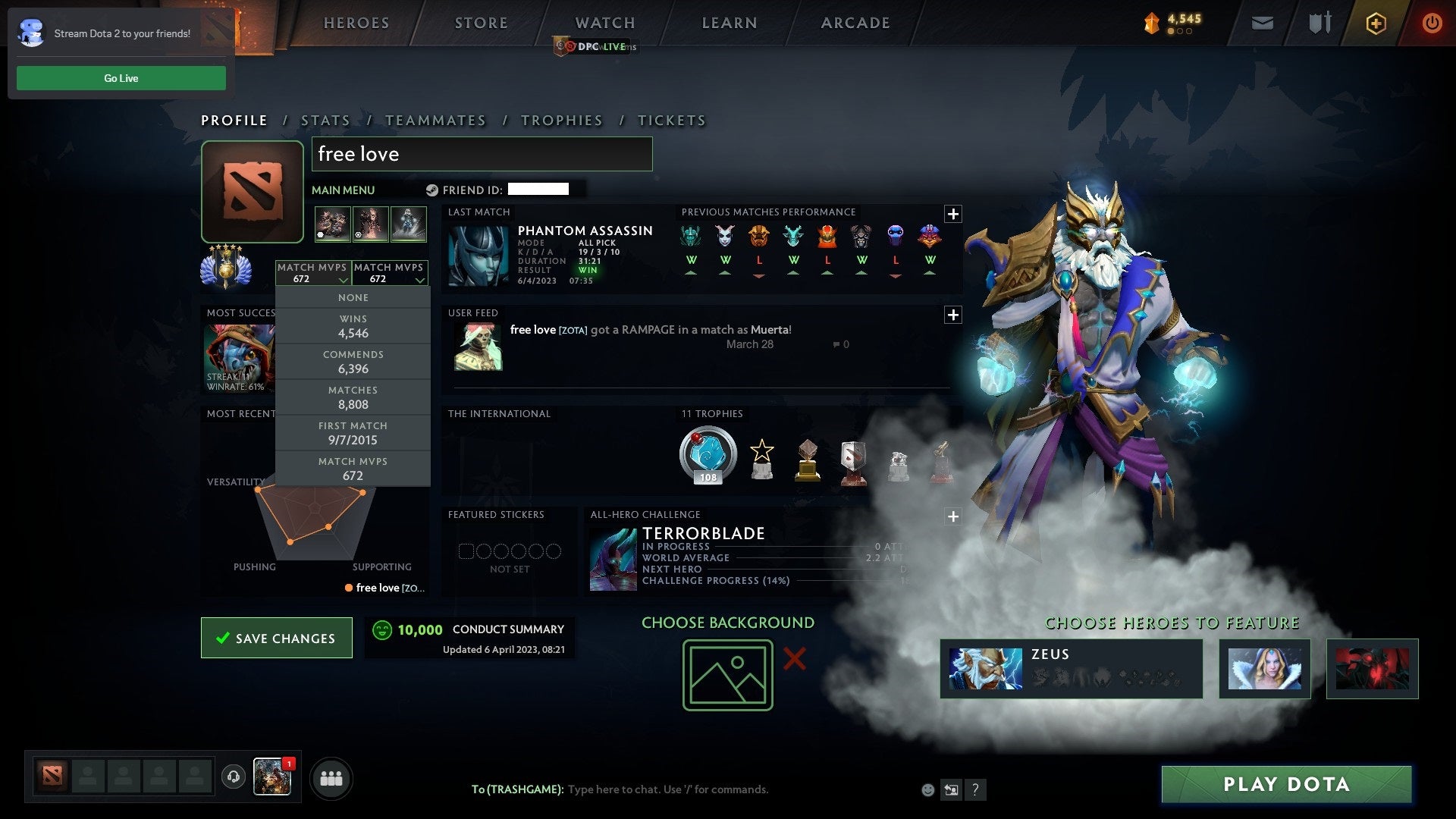Open the friends list icon at bottom left

331,777
